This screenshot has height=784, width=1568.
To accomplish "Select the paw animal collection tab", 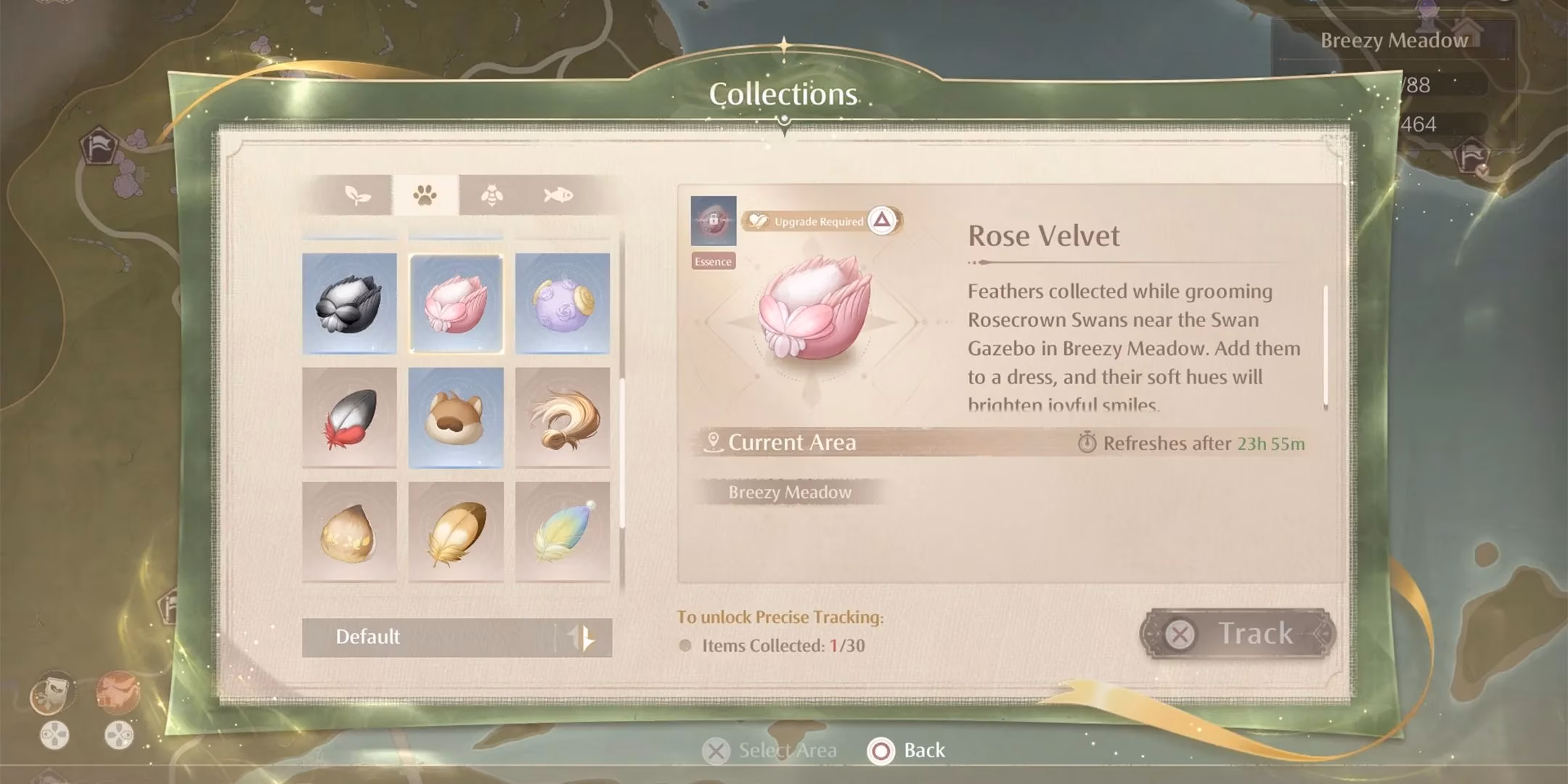I will [425, 195].
